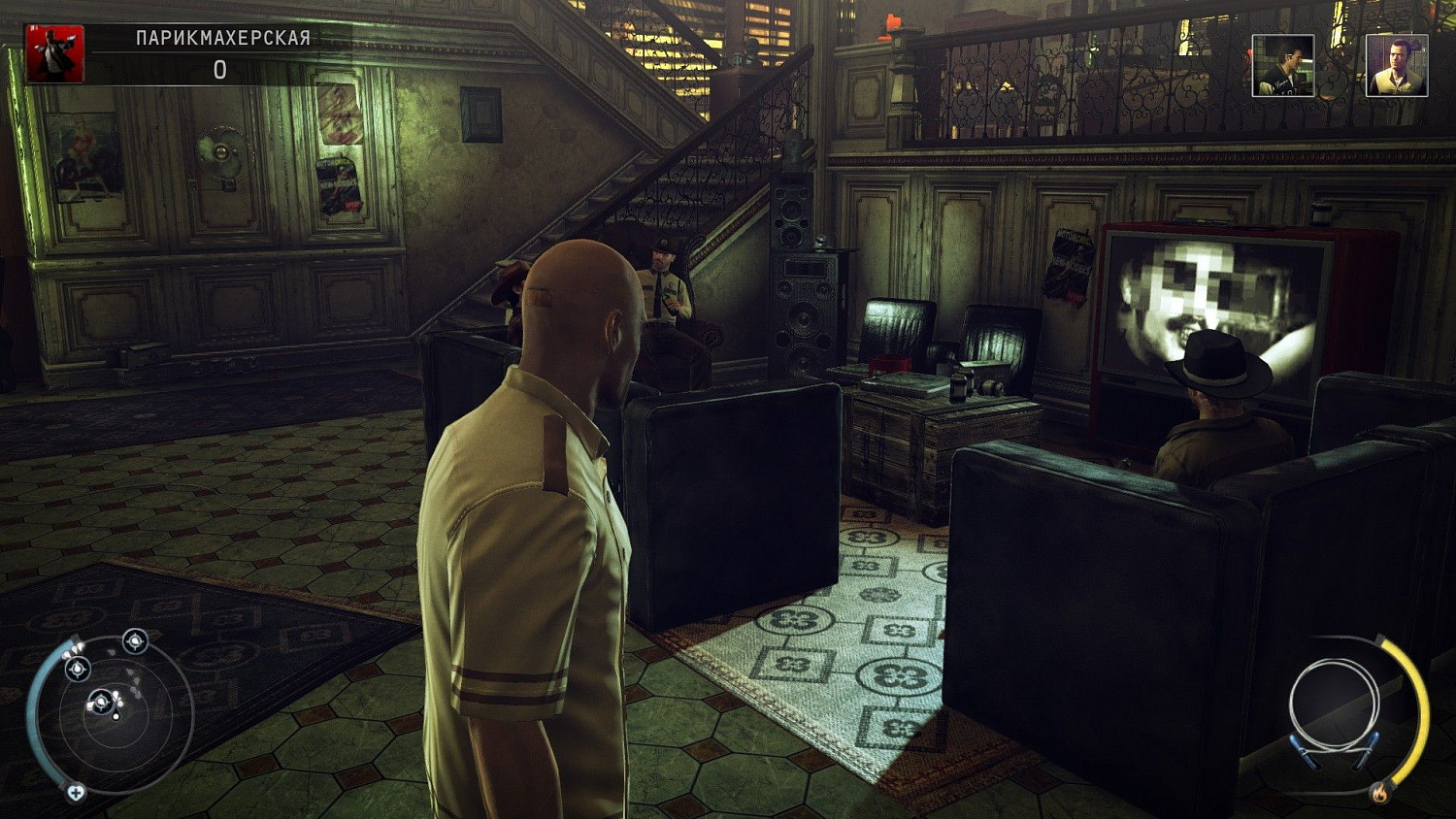Select the right NPC portrait thumbnail
Viewport: 1456px width, 819px height.
1399,65
